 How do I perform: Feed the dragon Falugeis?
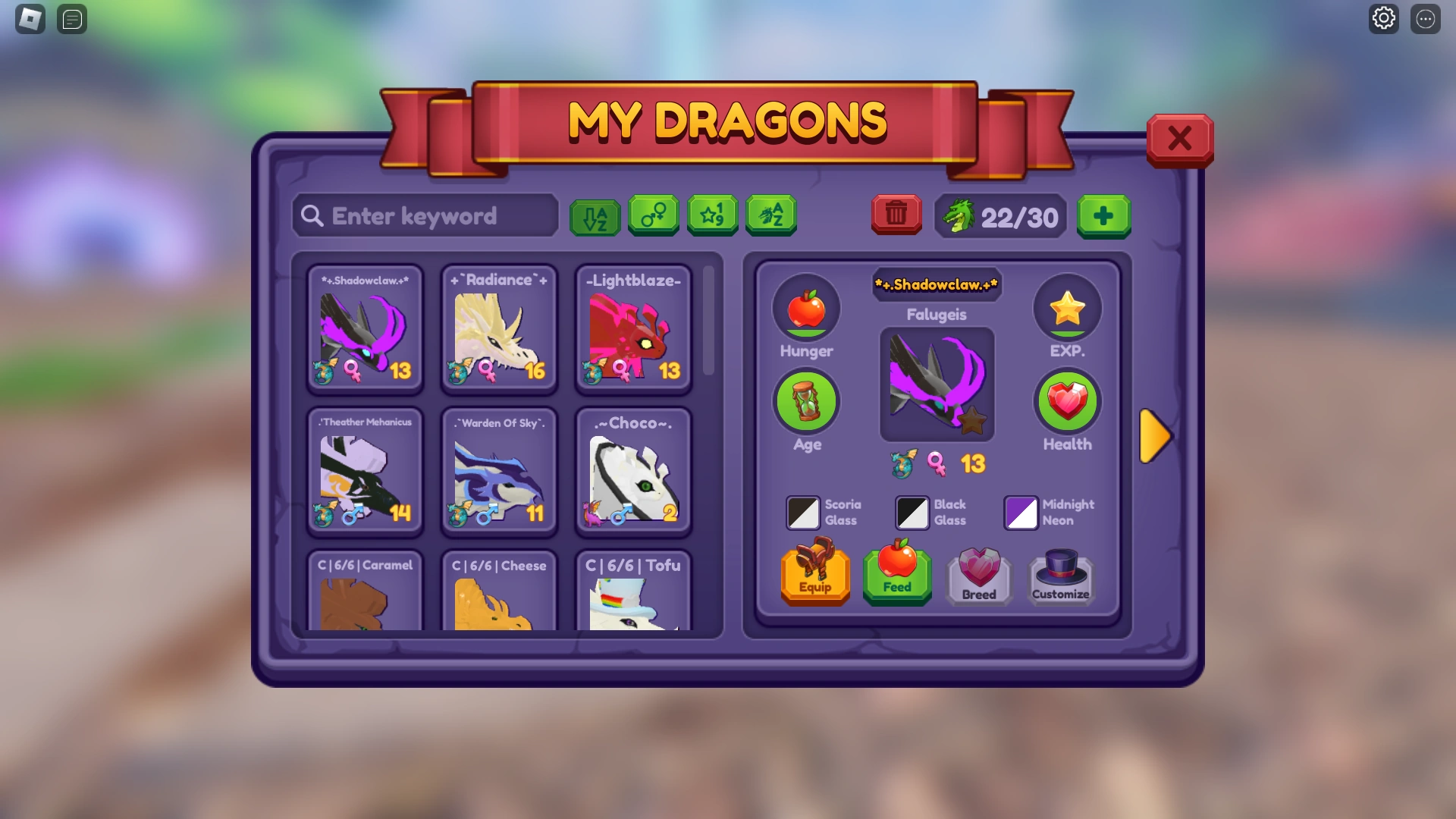(896, 576)
